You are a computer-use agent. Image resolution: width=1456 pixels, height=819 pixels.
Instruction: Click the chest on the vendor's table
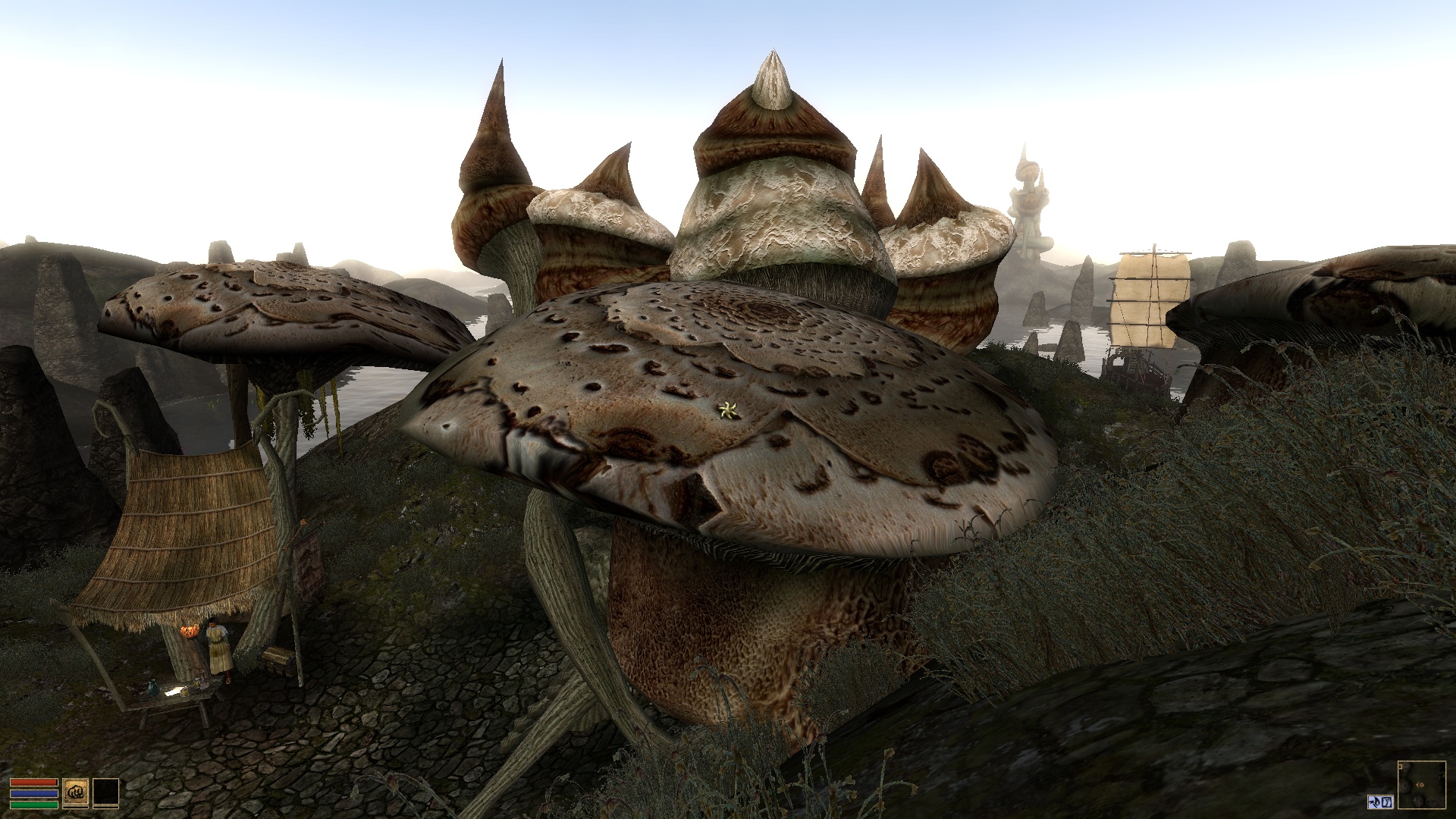coord(279,658)
